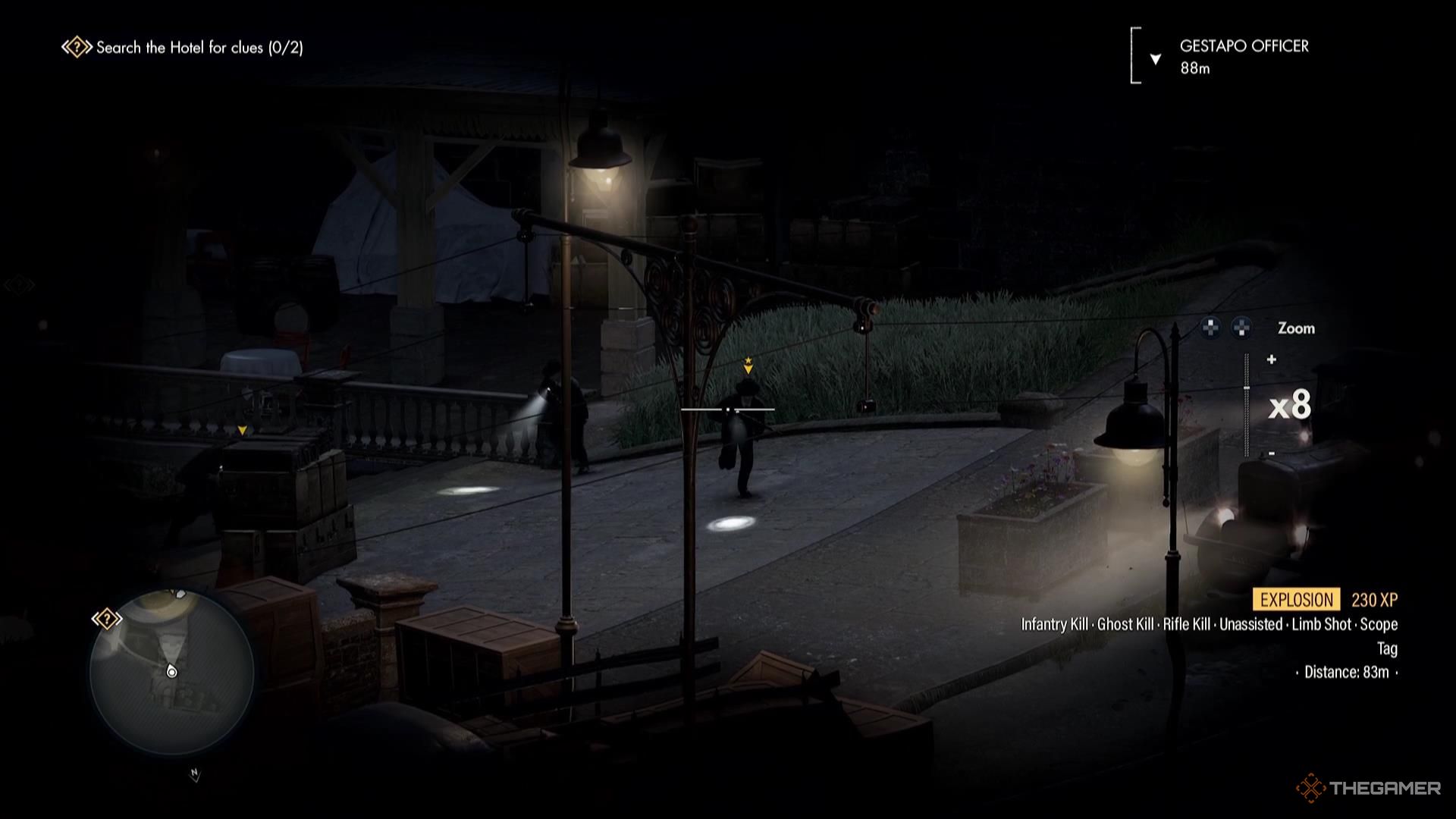Select the Gestapo Officer target tag
Screen dimensions: 1456x819
1243,56
